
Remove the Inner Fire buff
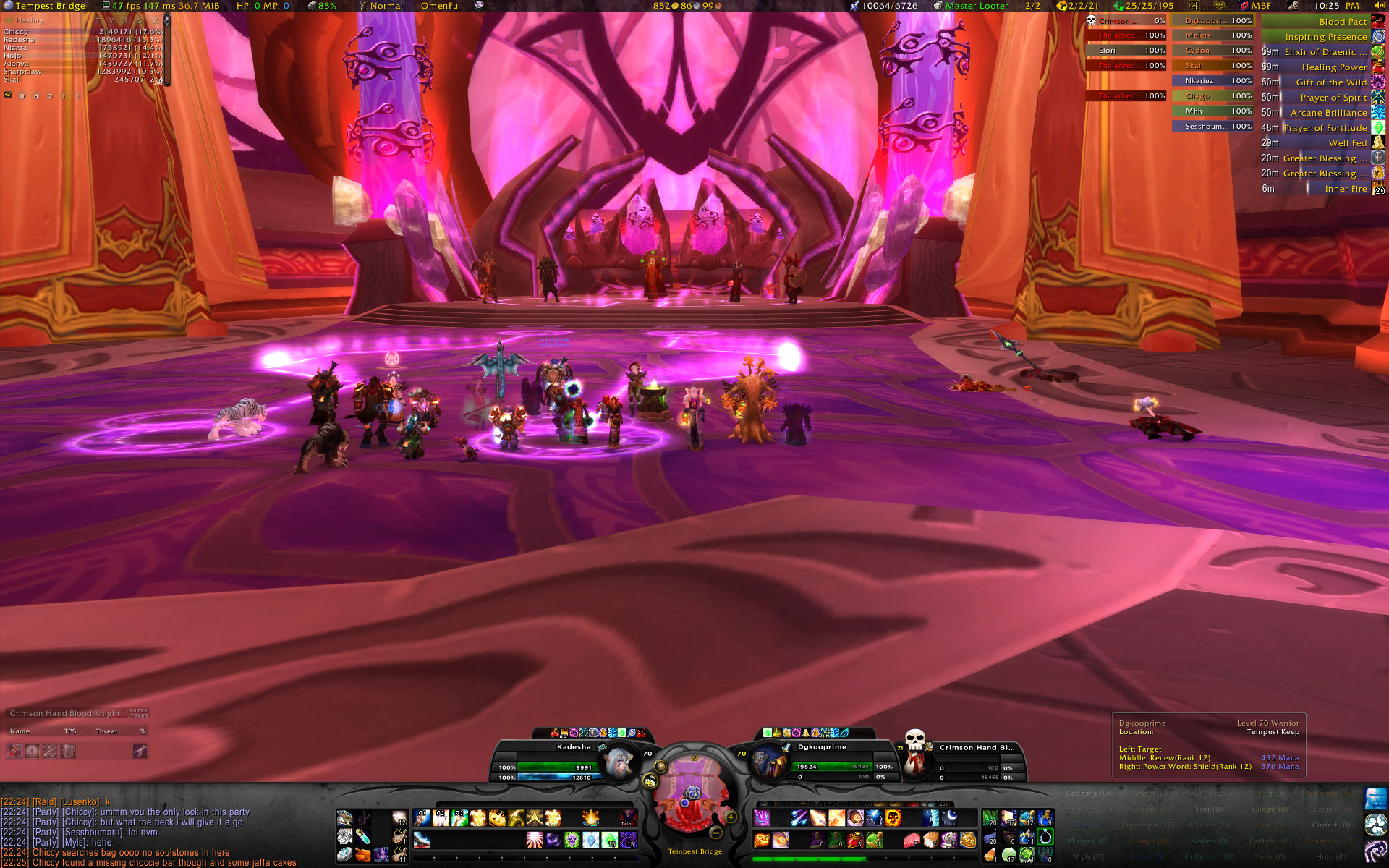(x=1378, y=189)
